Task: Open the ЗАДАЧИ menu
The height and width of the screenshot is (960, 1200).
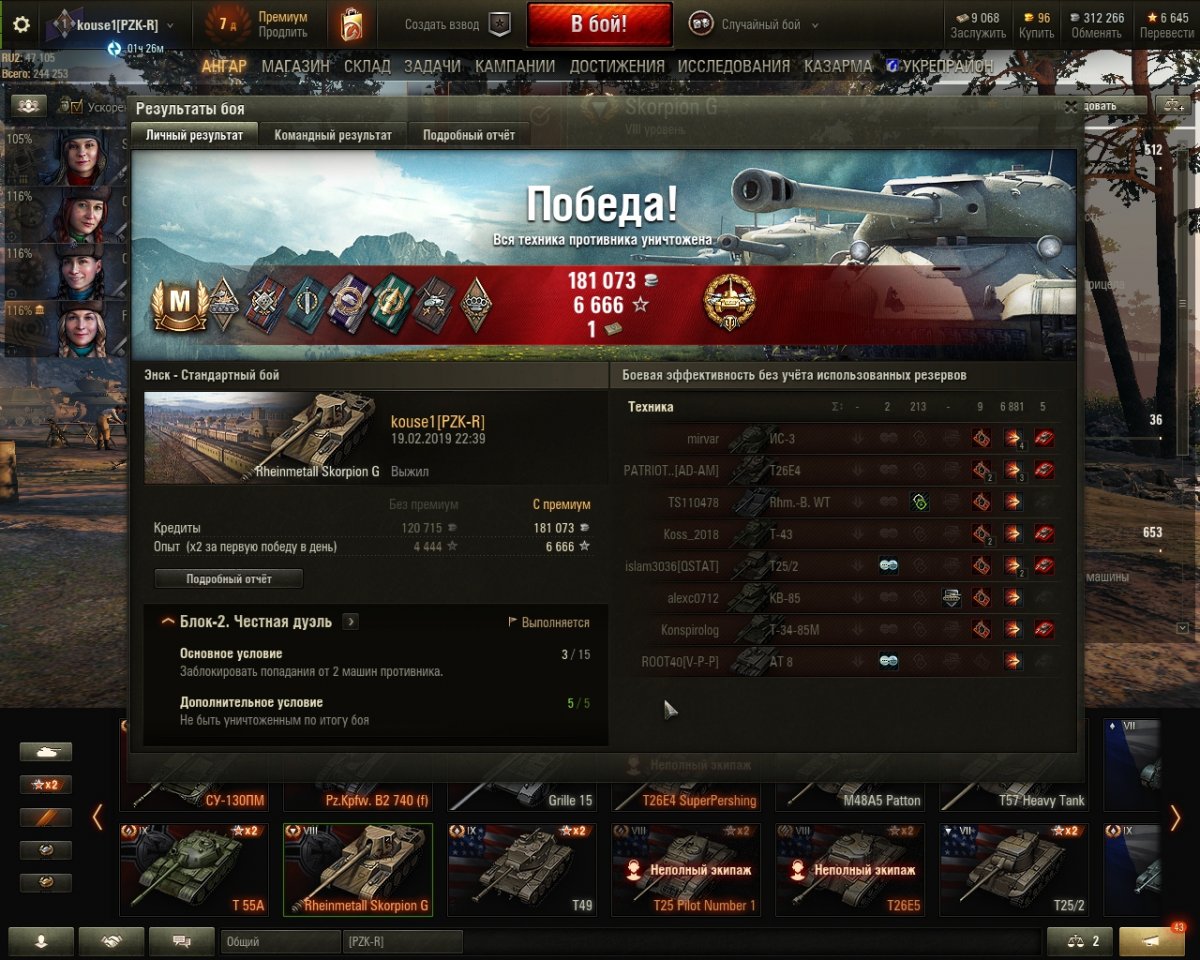Action: [x=432, y=67]
